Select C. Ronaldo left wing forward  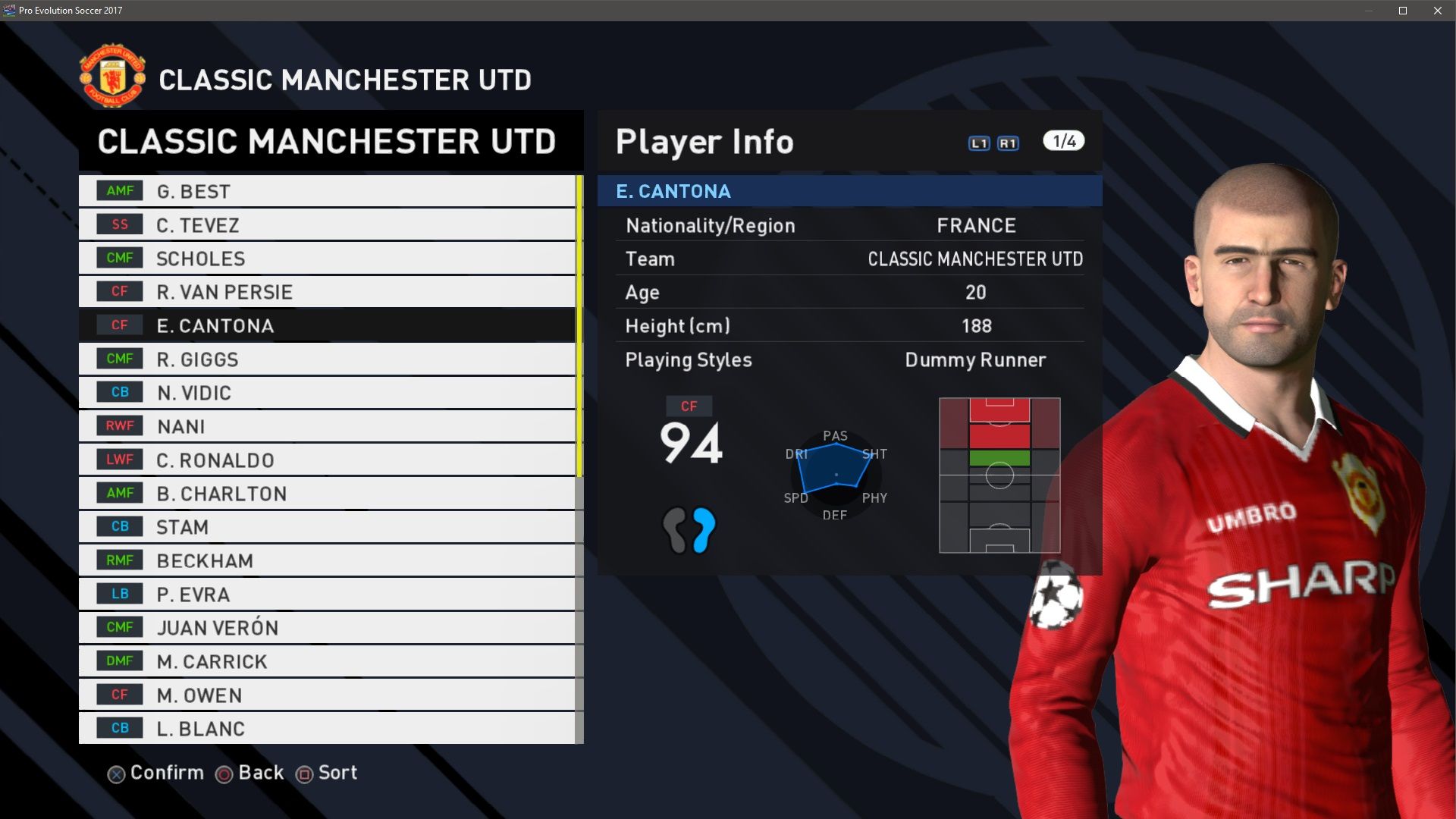tap(326, 460)
